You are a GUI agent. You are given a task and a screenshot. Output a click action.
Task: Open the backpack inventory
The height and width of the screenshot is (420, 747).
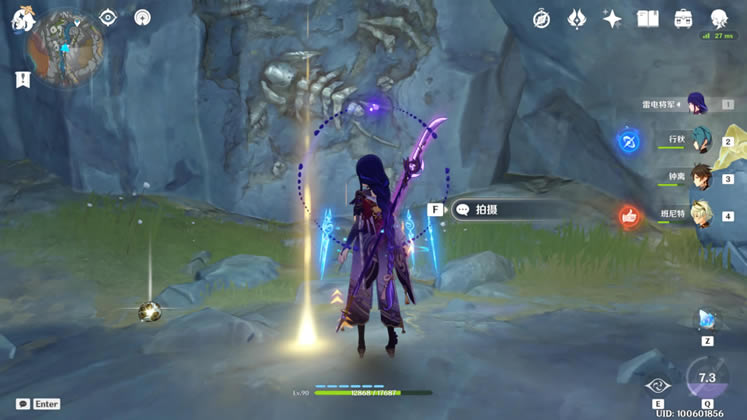click(x=683, y=19)
